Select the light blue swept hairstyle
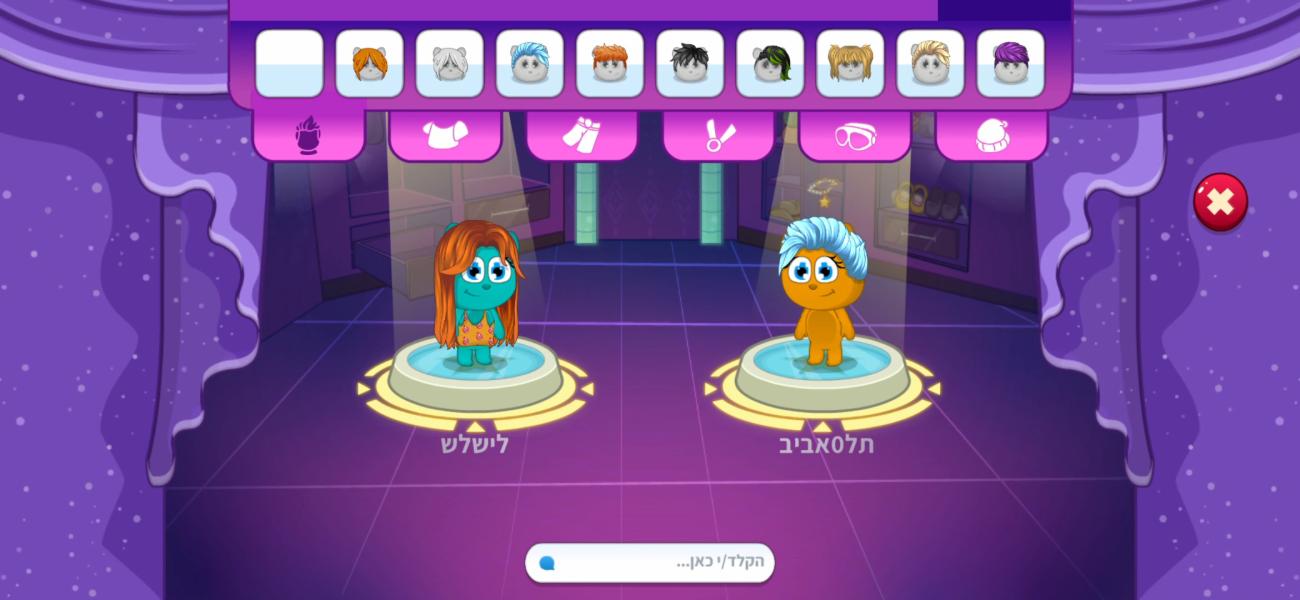This screenshot has height=600, width=1300. pyautogui.click(x=529, y=63)
